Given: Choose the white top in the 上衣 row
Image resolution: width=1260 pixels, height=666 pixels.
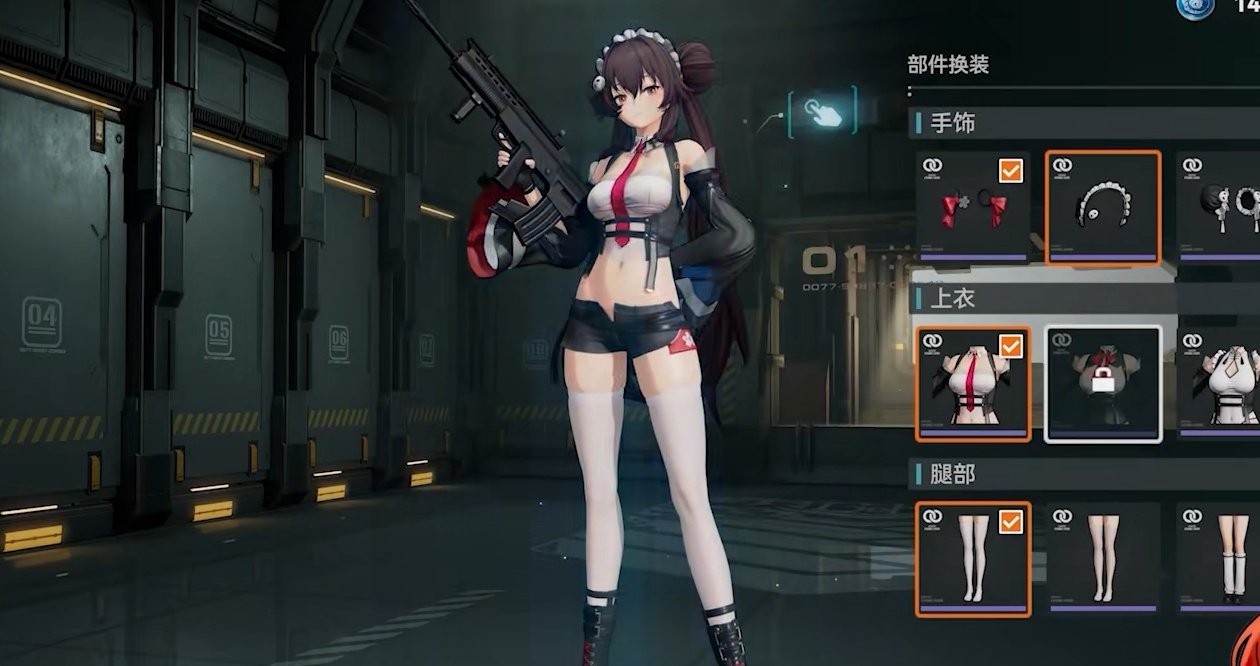Looking at the screenshot, I should 1220,384.
